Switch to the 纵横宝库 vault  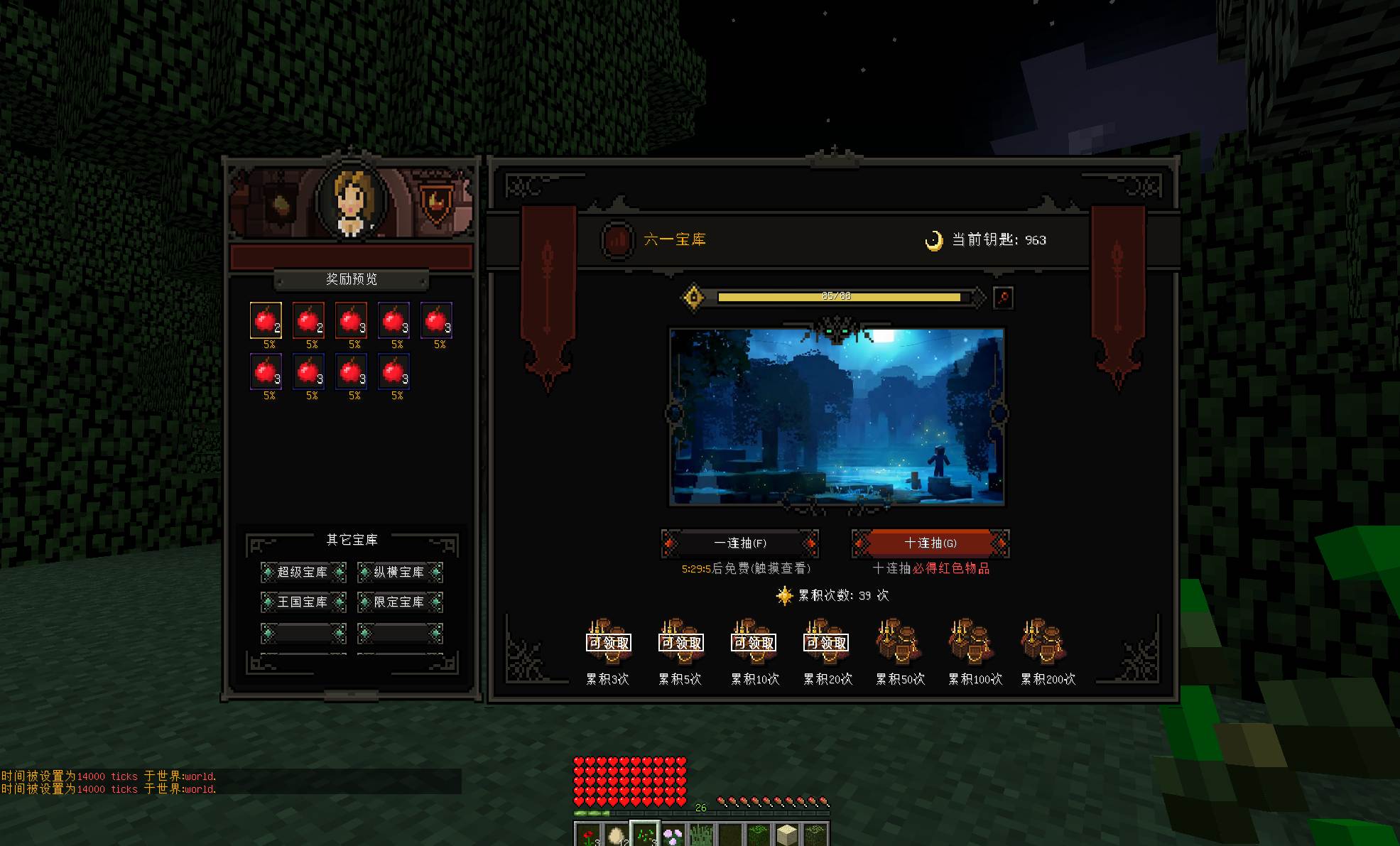399,572
